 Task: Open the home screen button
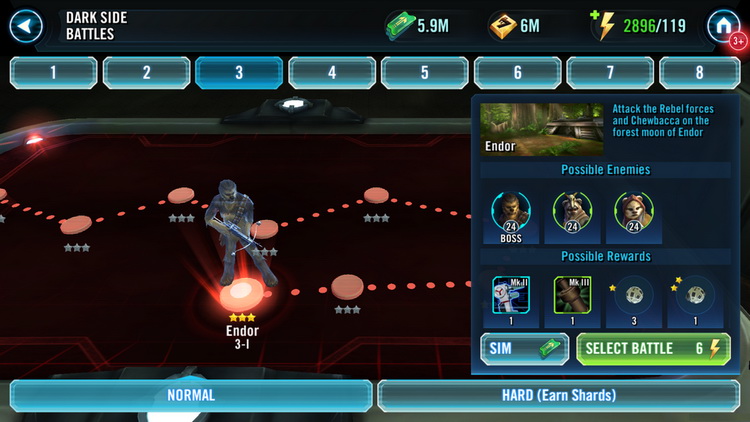(723, 26)
